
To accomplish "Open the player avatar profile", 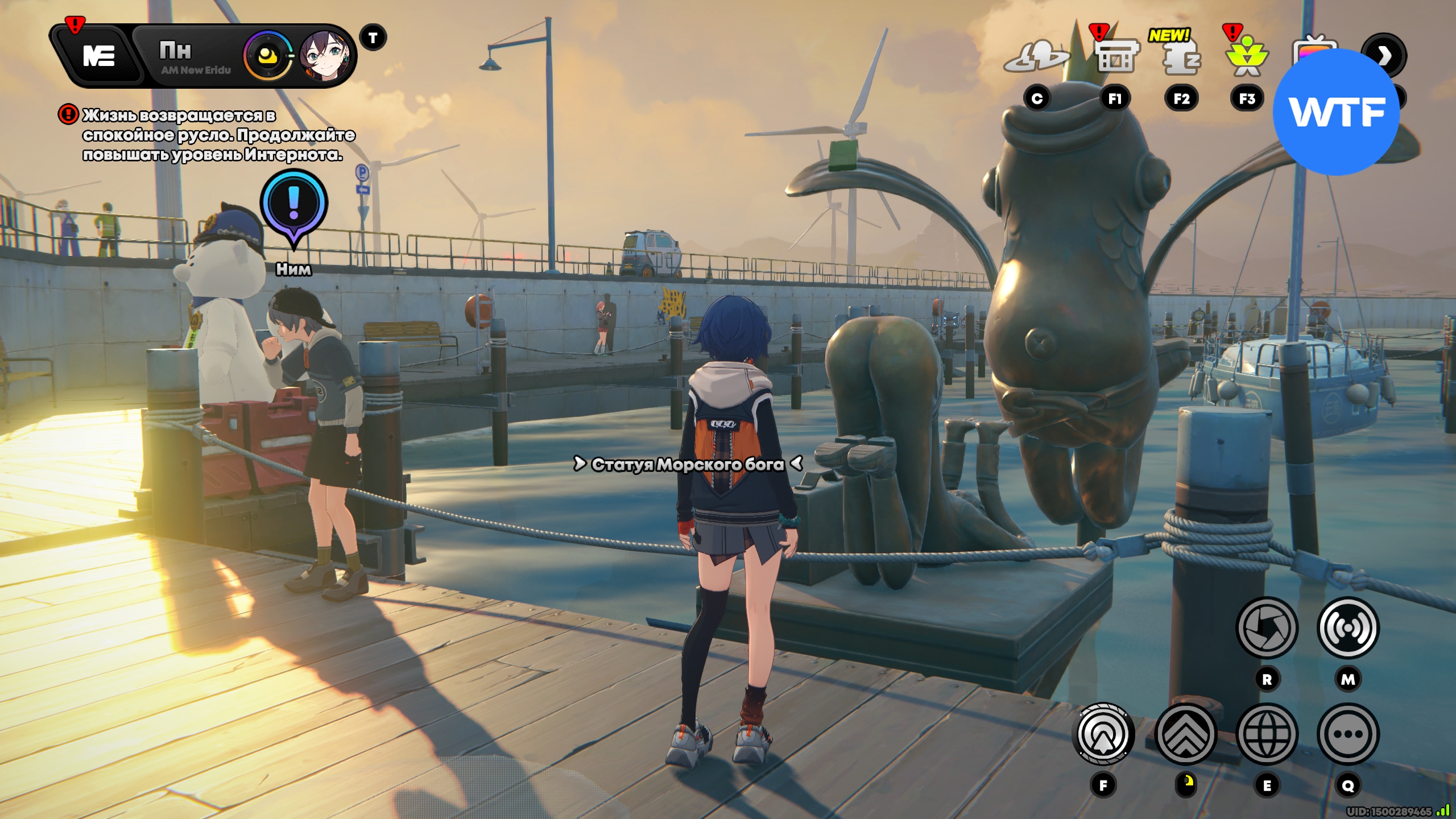I will 325,56.
